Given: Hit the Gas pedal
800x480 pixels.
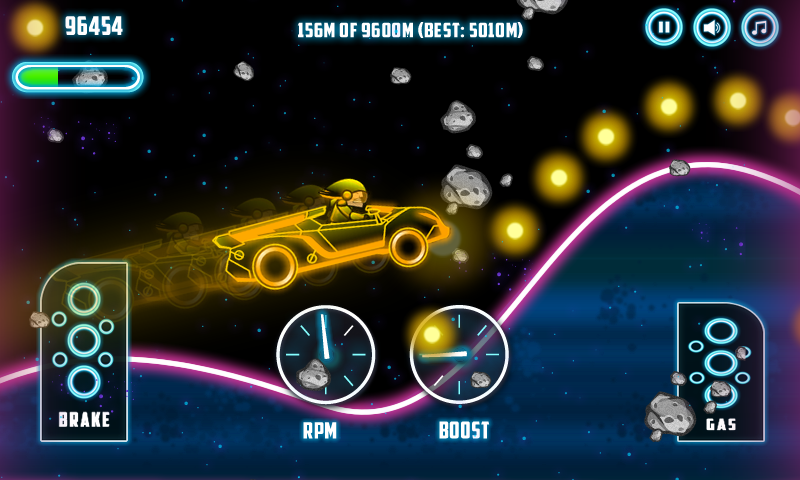Looking at the screenshot, I should [x=720, y=371].
